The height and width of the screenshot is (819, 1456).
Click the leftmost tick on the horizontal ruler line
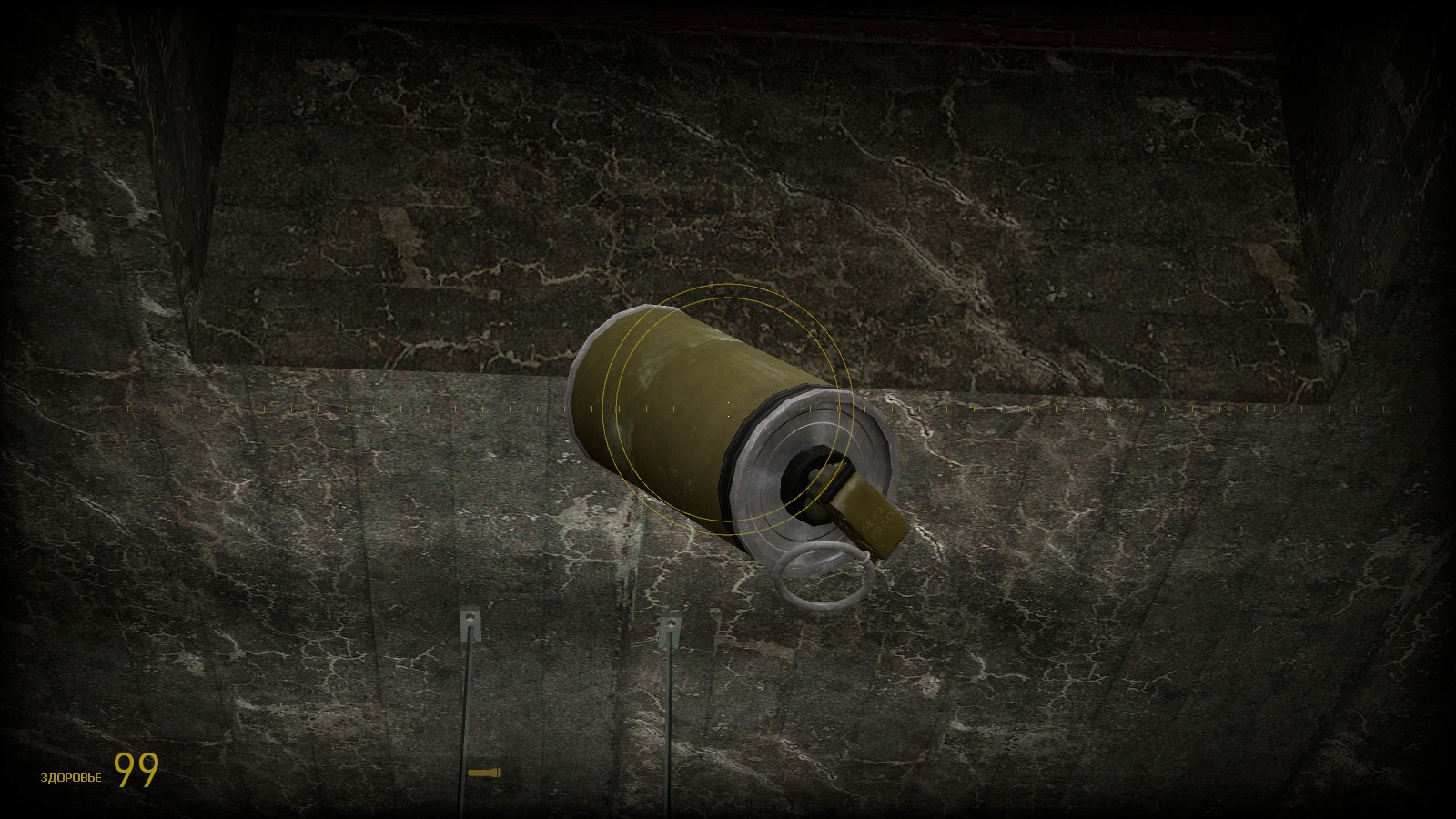point(47,407)
